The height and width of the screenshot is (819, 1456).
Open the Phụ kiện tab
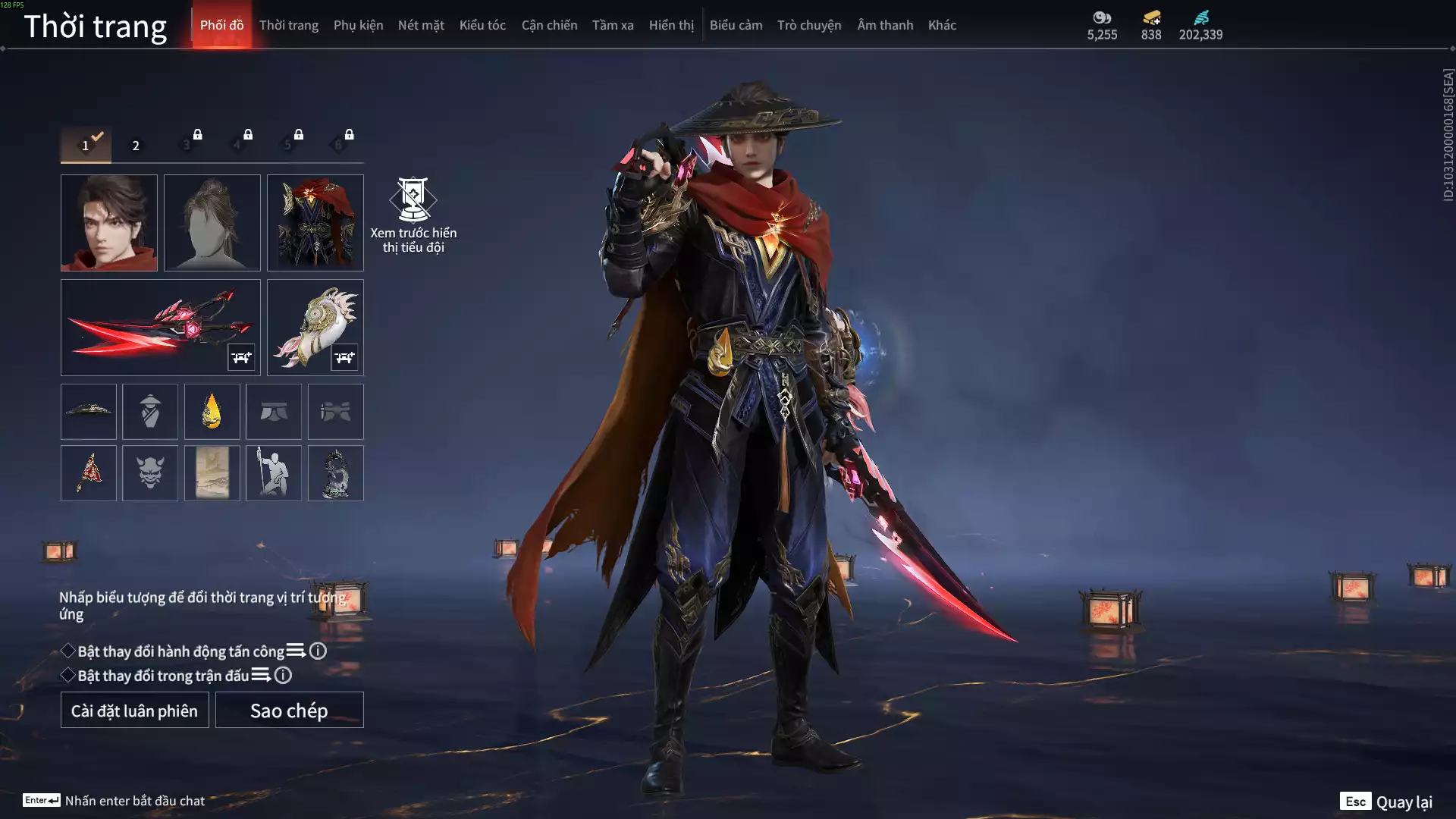pos(358,25)
